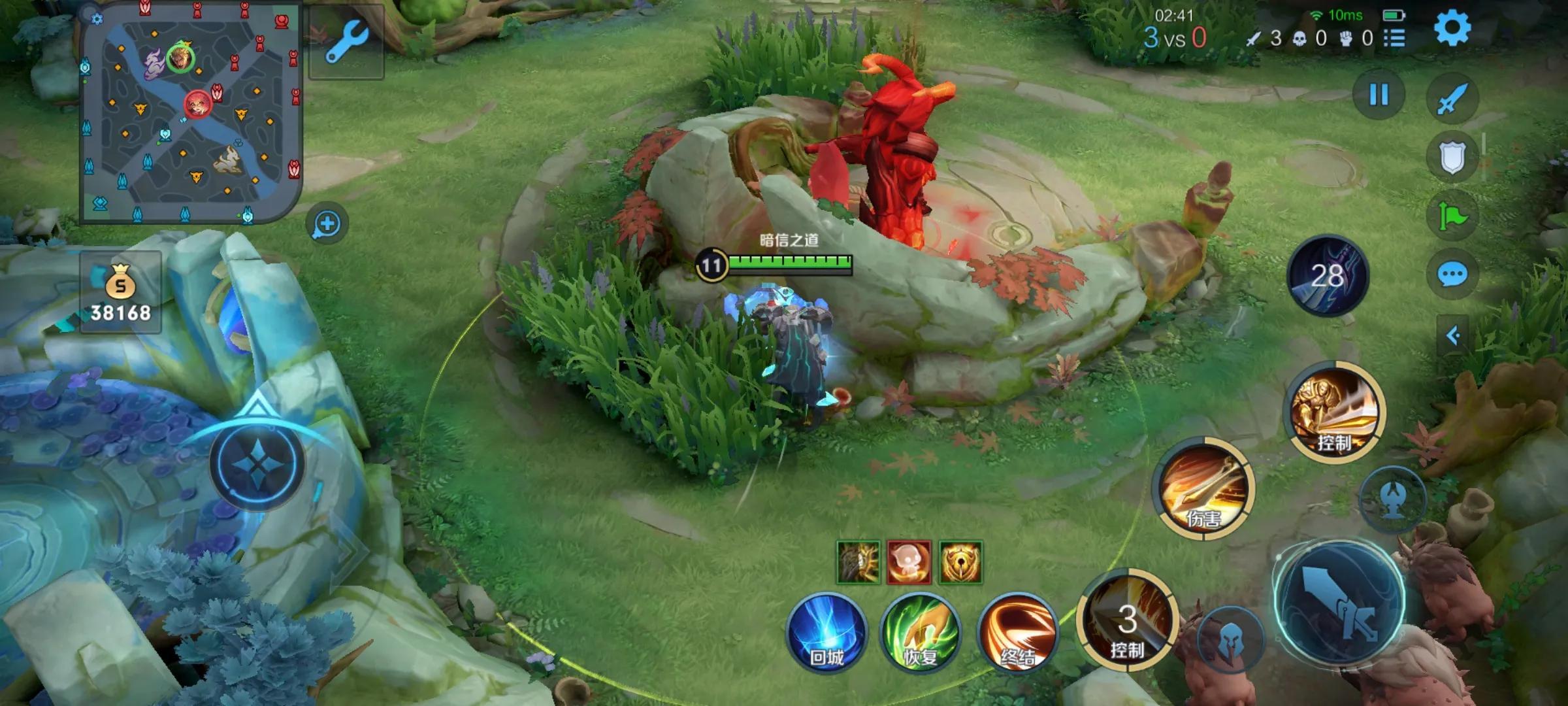
Task: Pause the game
Action: [x=1379, y=95]
